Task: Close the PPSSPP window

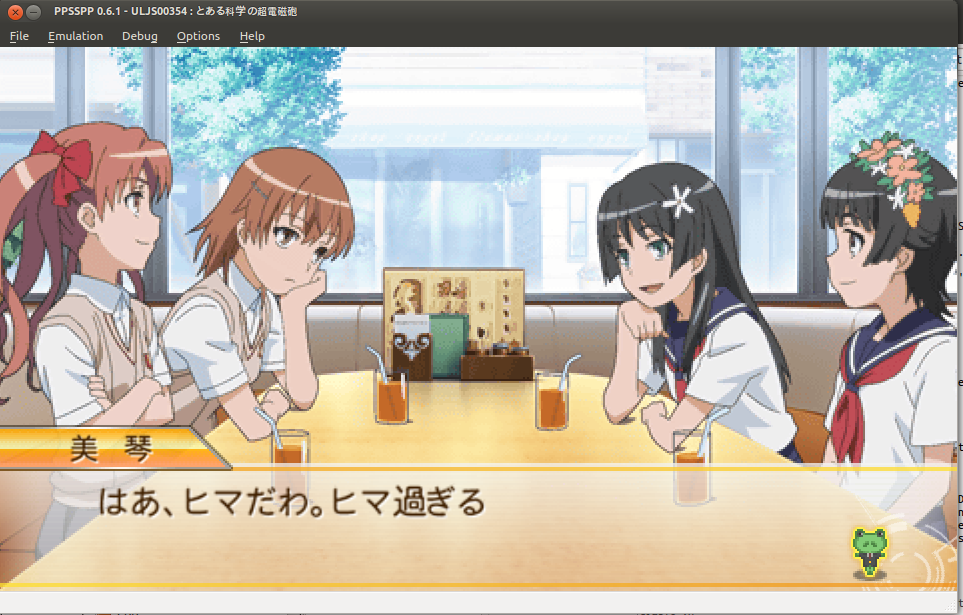Action: tap(15, 12)
